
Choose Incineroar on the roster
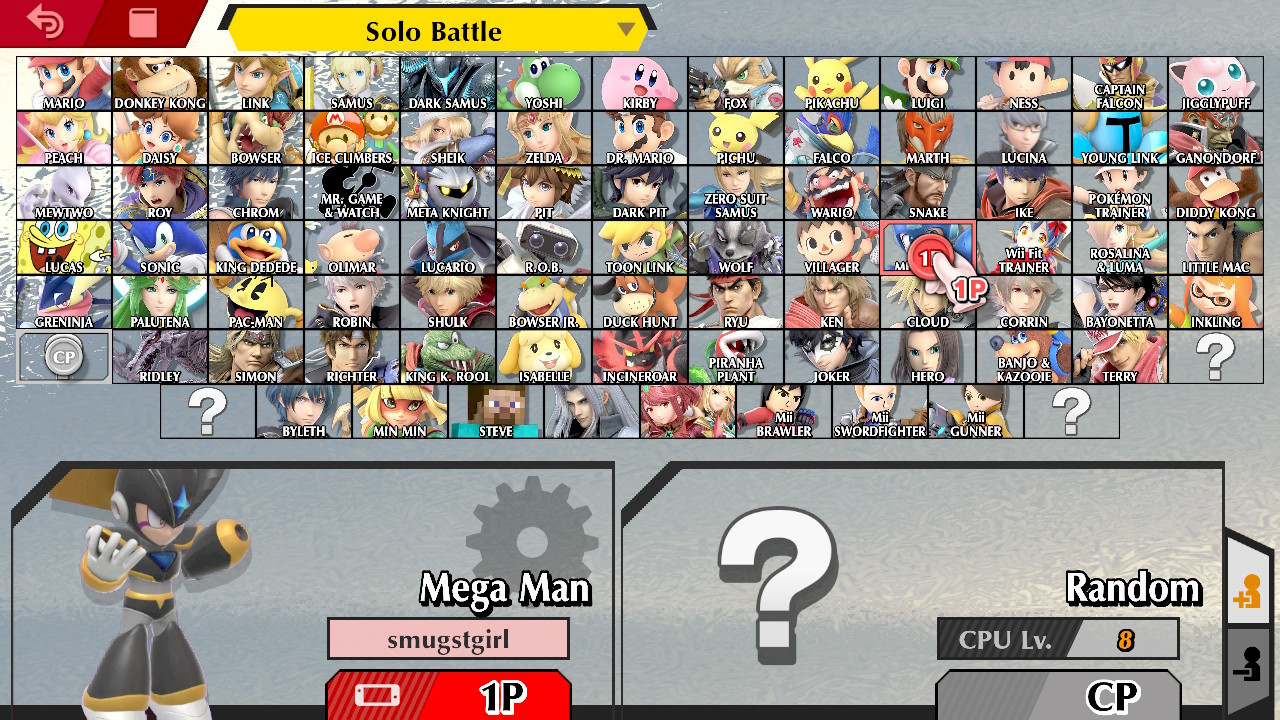tap(640, 356)
